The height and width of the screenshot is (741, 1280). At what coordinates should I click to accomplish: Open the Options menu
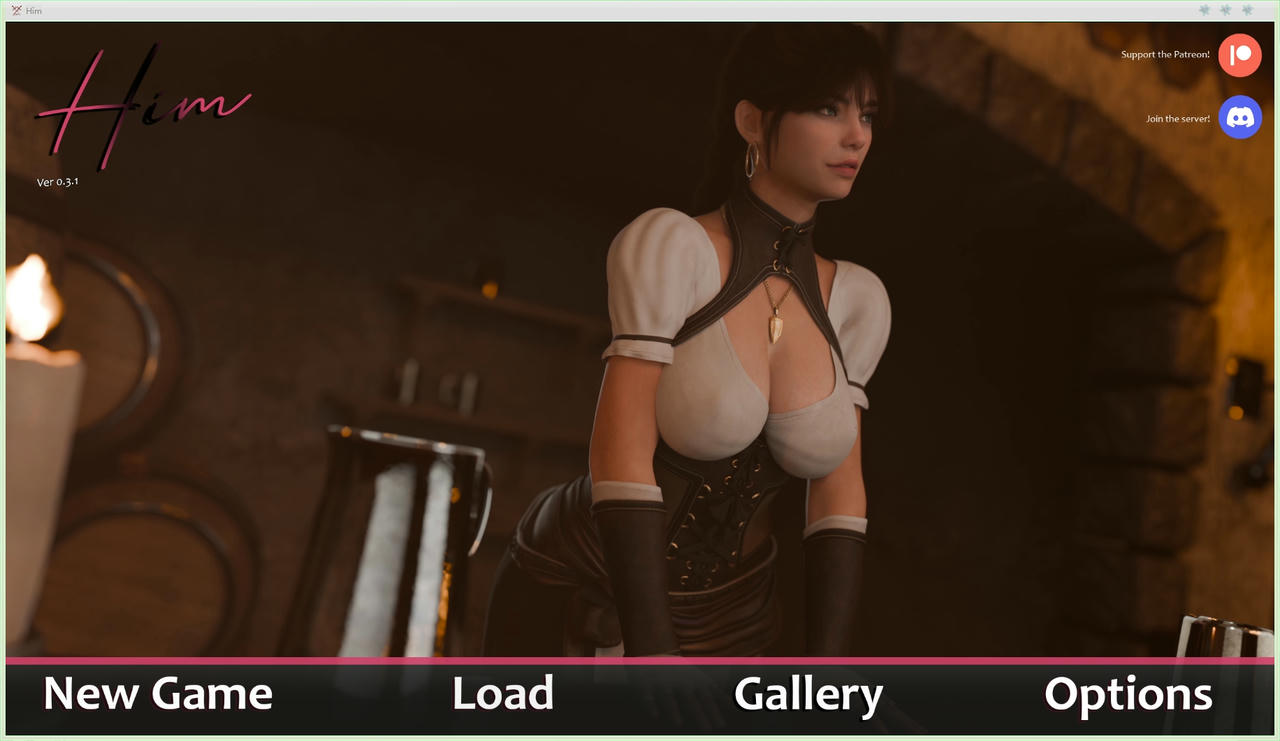pos(1127,693)
